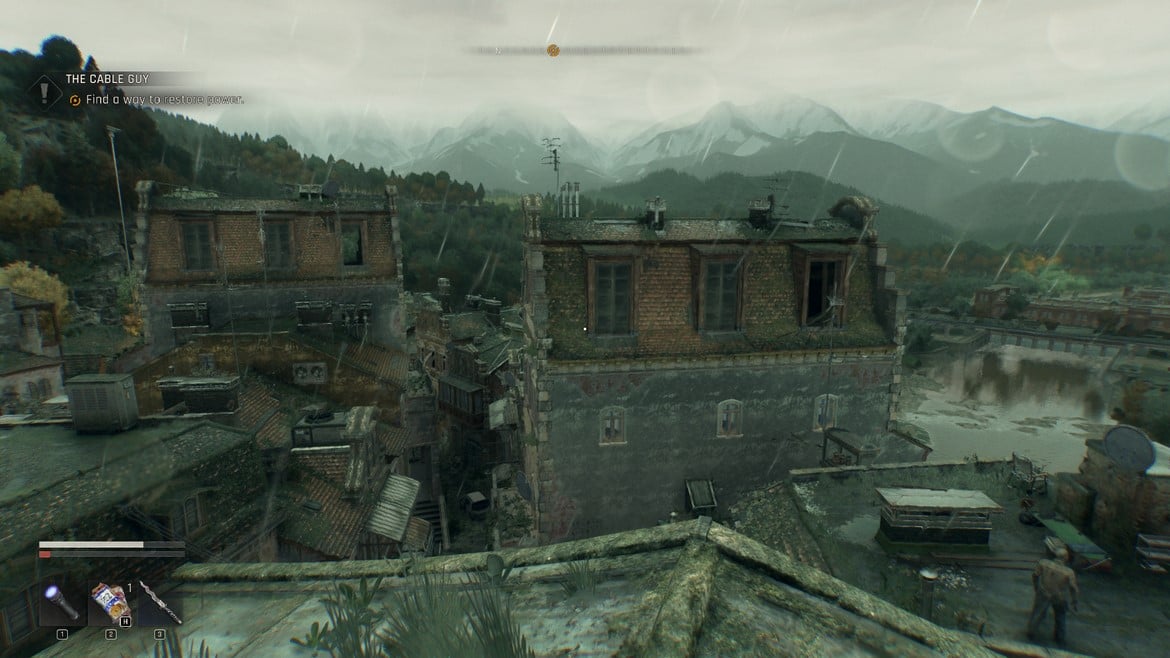Select the Find a way to restore power objective
The image size is (1170, 658).
[164, 100]
